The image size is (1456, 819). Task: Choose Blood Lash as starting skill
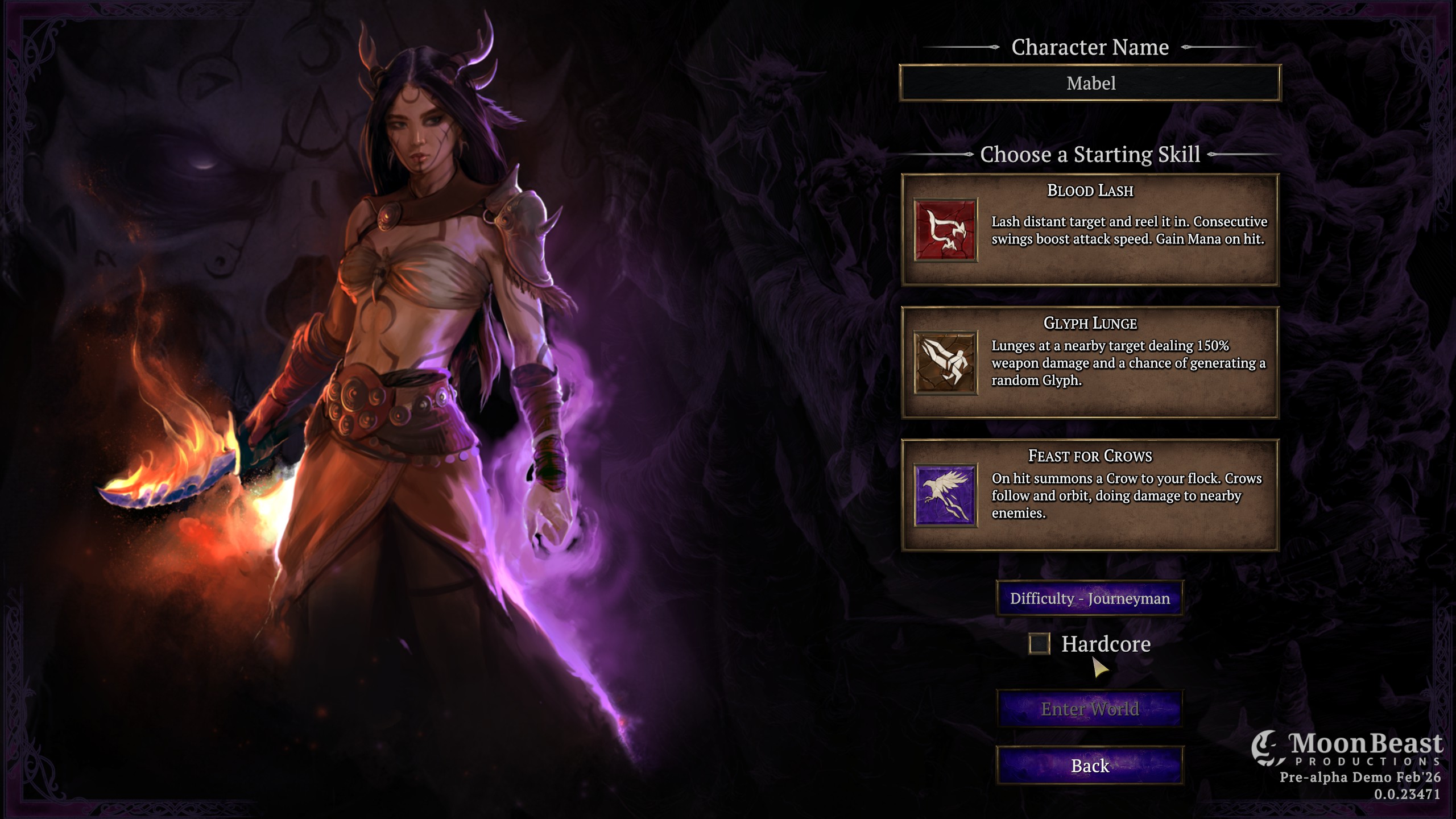tap(1090, 230)
